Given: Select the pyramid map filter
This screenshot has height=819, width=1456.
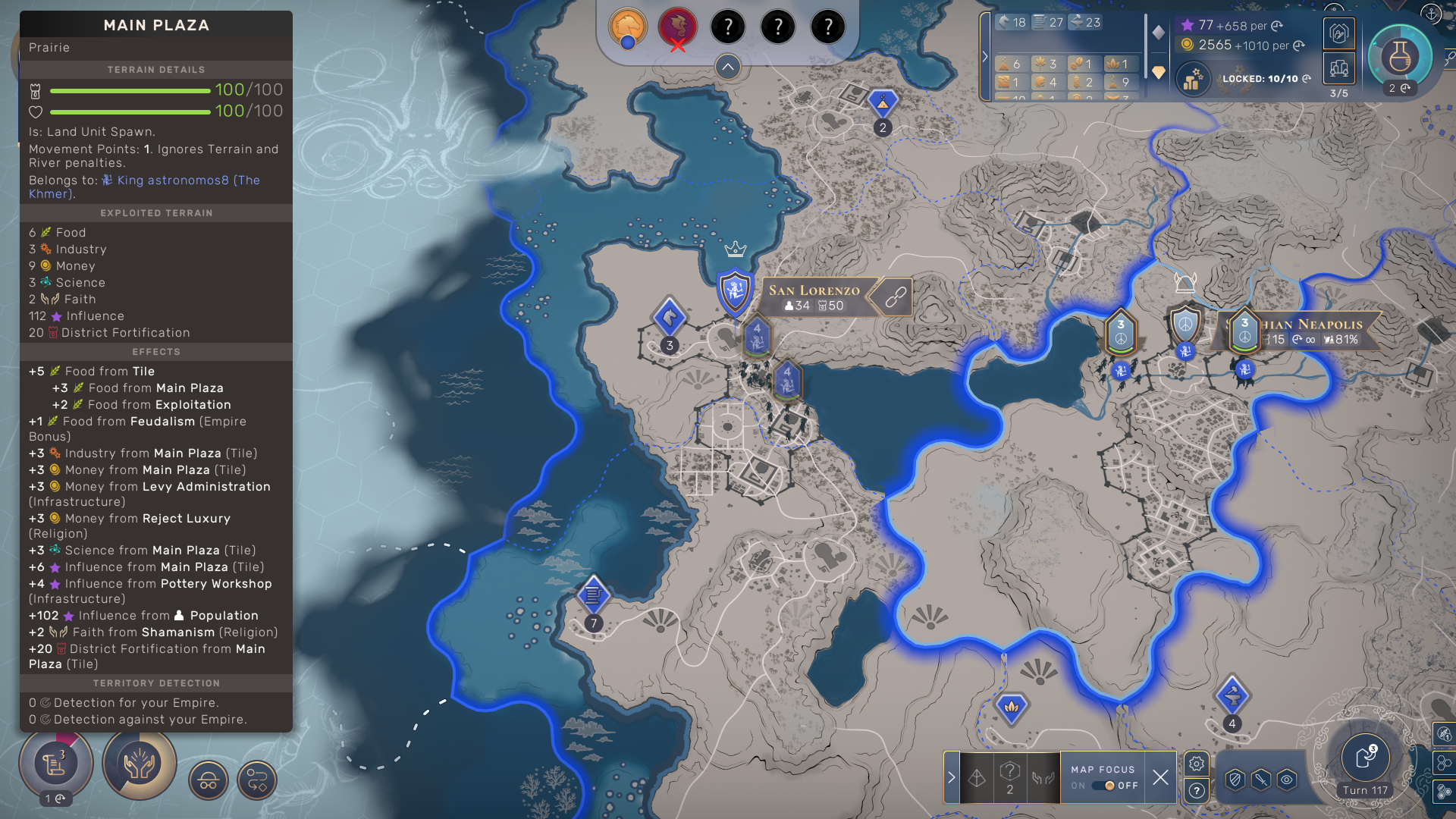Looking at the screenshot, I should click(977, 777).
